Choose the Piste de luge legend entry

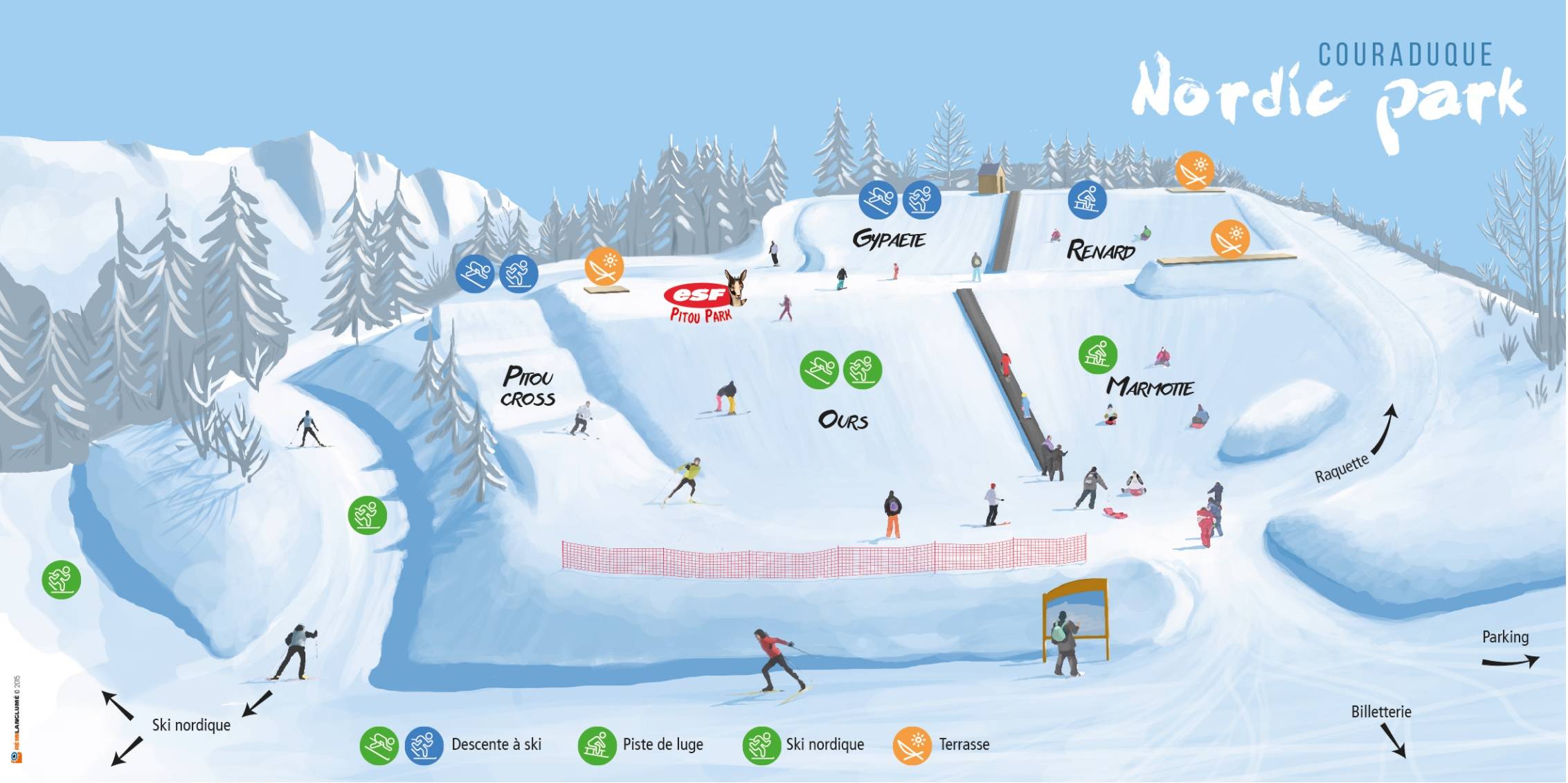(663, 745)
